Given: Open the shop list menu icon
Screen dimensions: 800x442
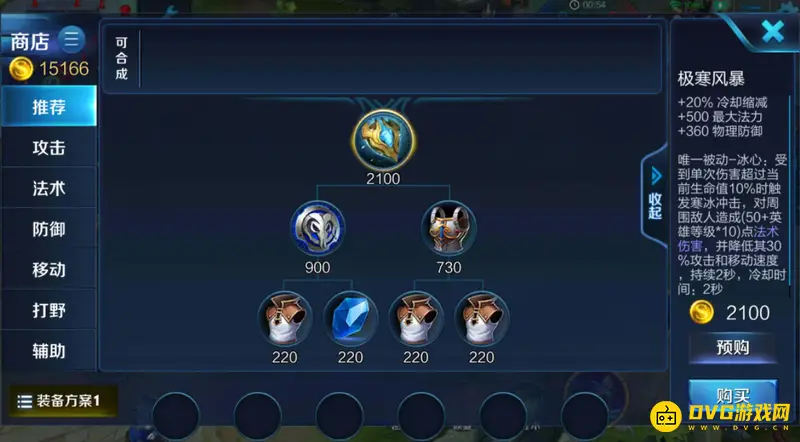Looking at the screenshot, I should pos(72,41).
